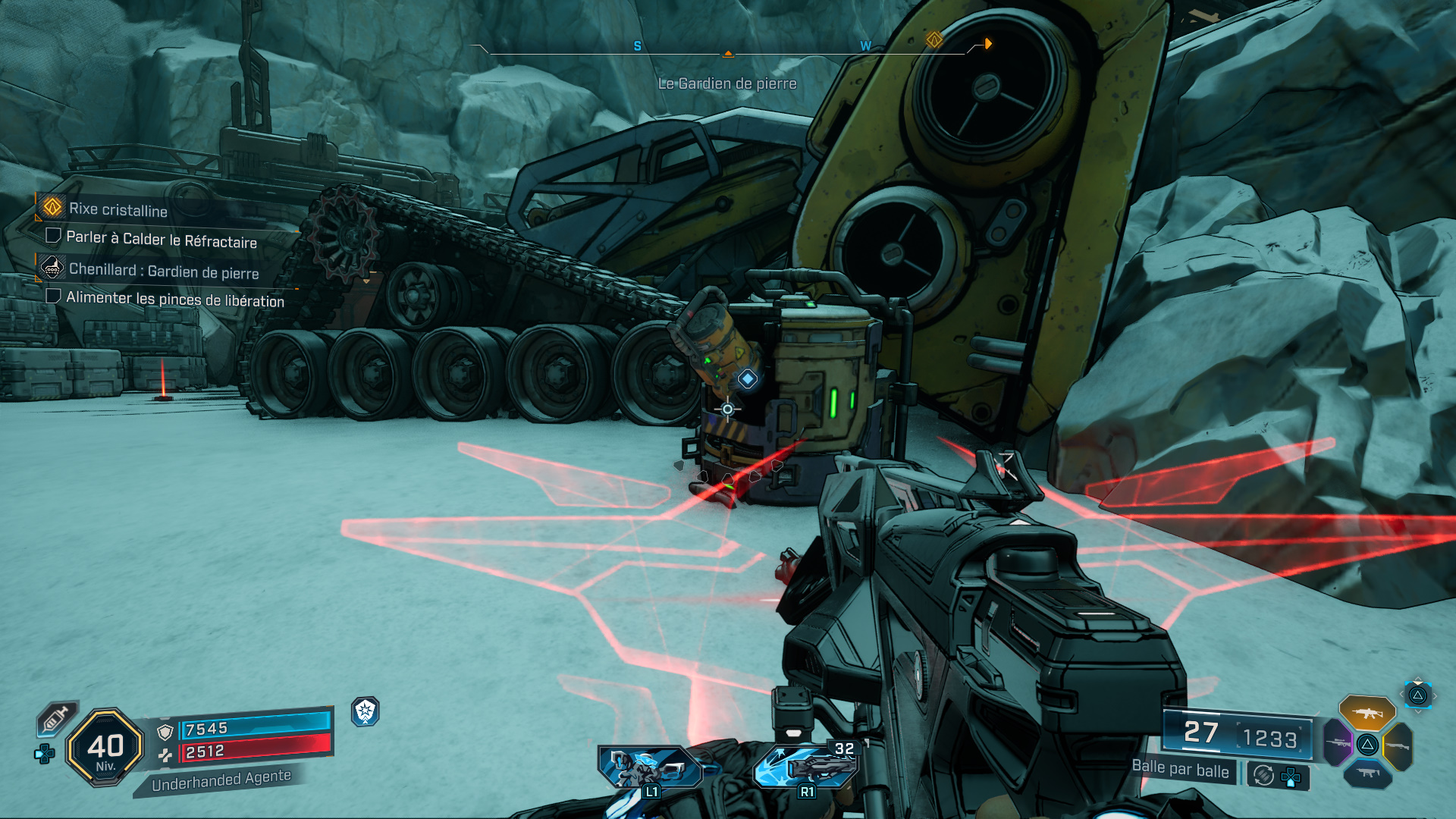Check the Alimenter les pinces de libération box
This screenshot has height=819, width=1456.
pos(53,296)
